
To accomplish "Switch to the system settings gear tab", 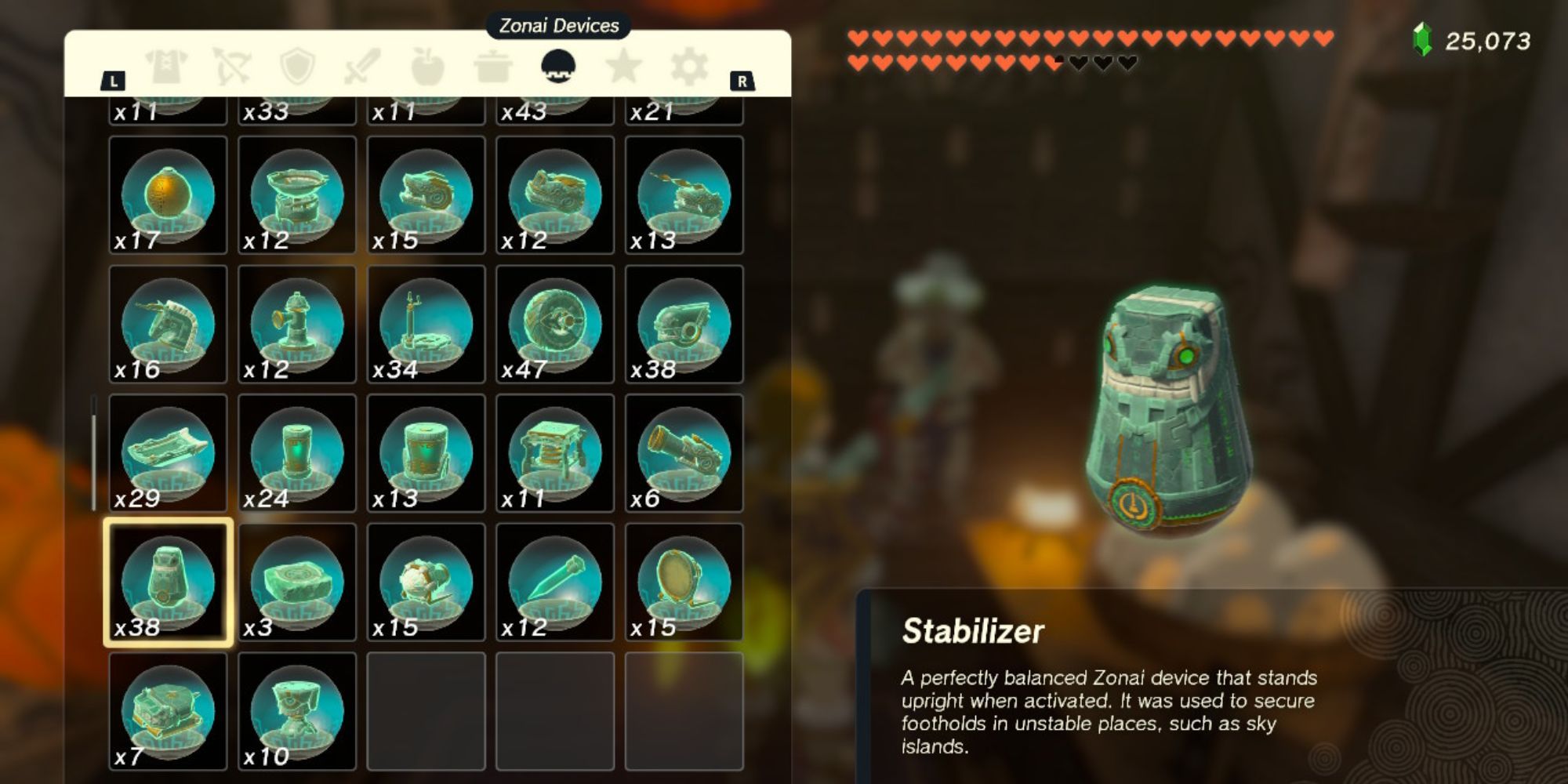I will tap(690, 71).
